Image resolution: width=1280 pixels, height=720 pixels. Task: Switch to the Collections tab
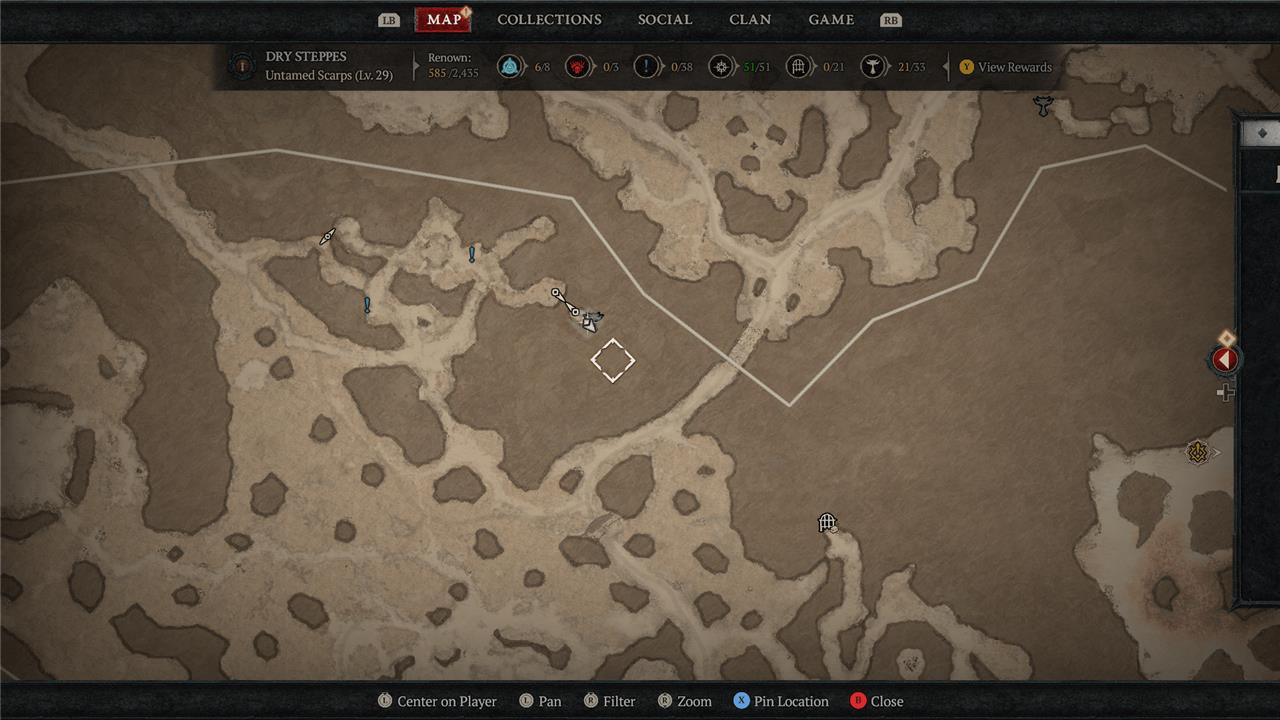pyautogui.click(x=549, y=20)
